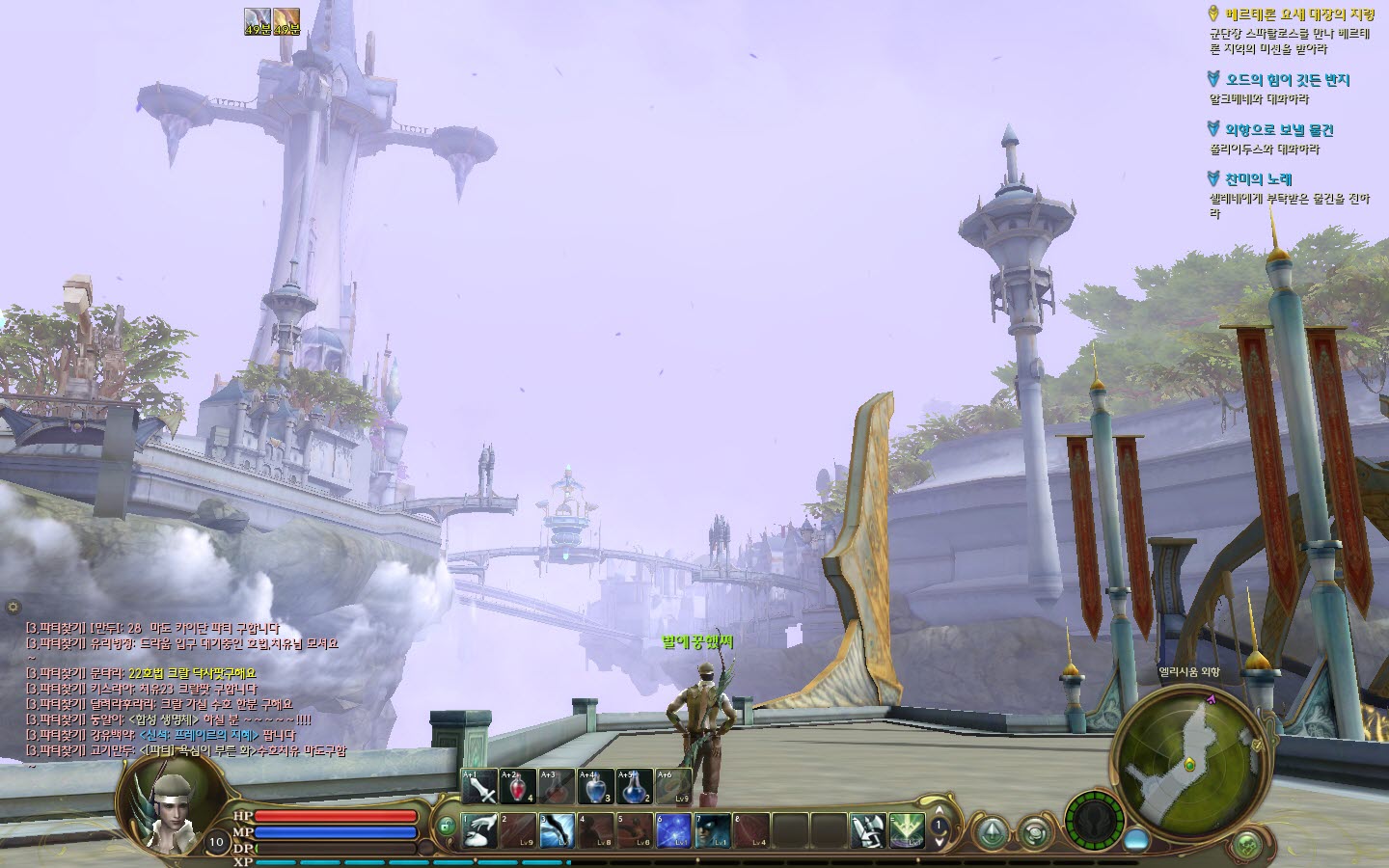This screenshot has height=868, width=1389.
Task: Activate the kick skill in hotbar slot 3
Action: [558, 830]
